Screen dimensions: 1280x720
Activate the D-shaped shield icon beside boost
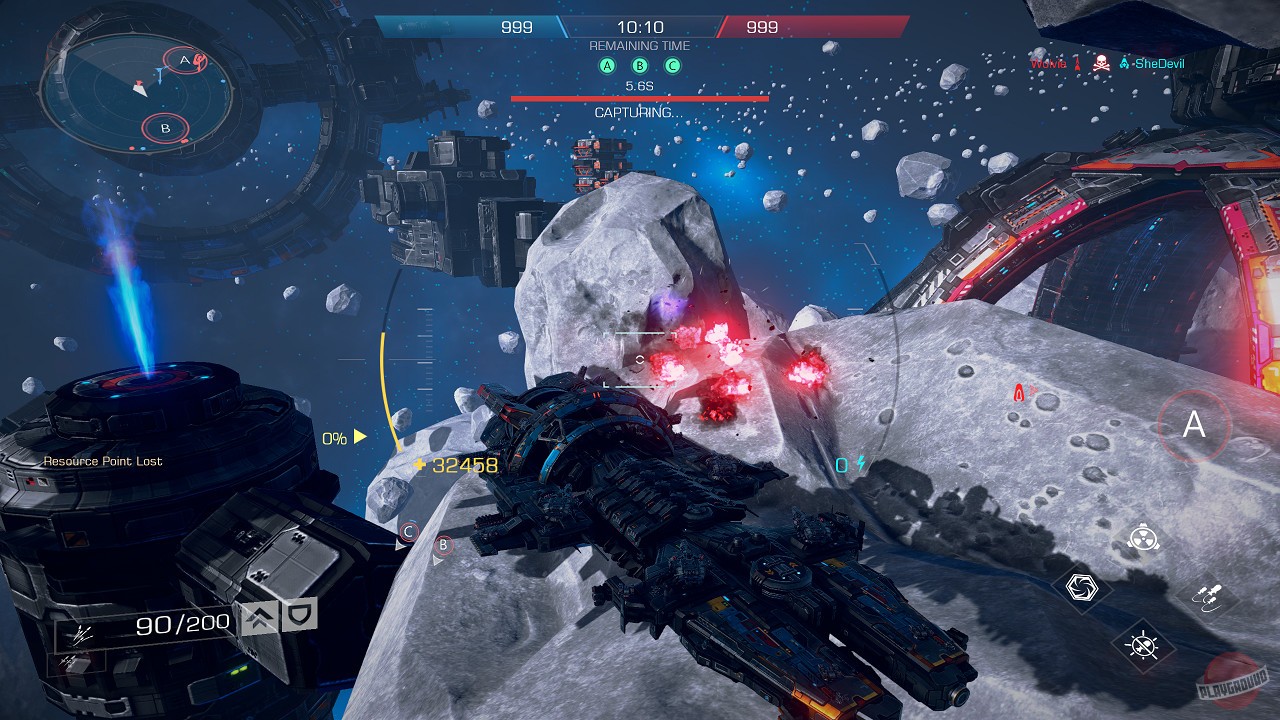(297, 615)
